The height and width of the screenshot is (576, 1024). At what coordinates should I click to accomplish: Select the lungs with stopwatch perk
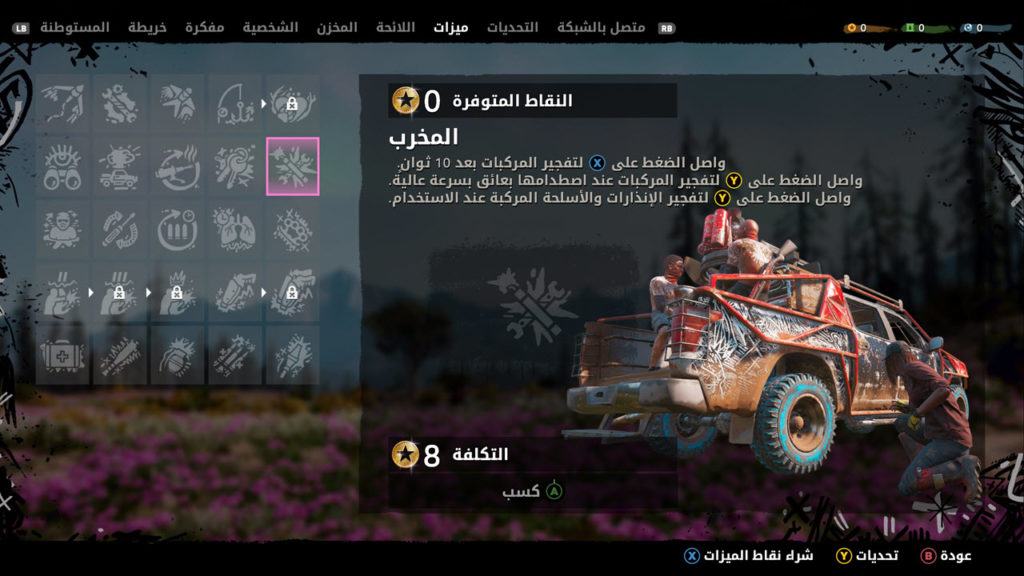click(x=235, y=230)
